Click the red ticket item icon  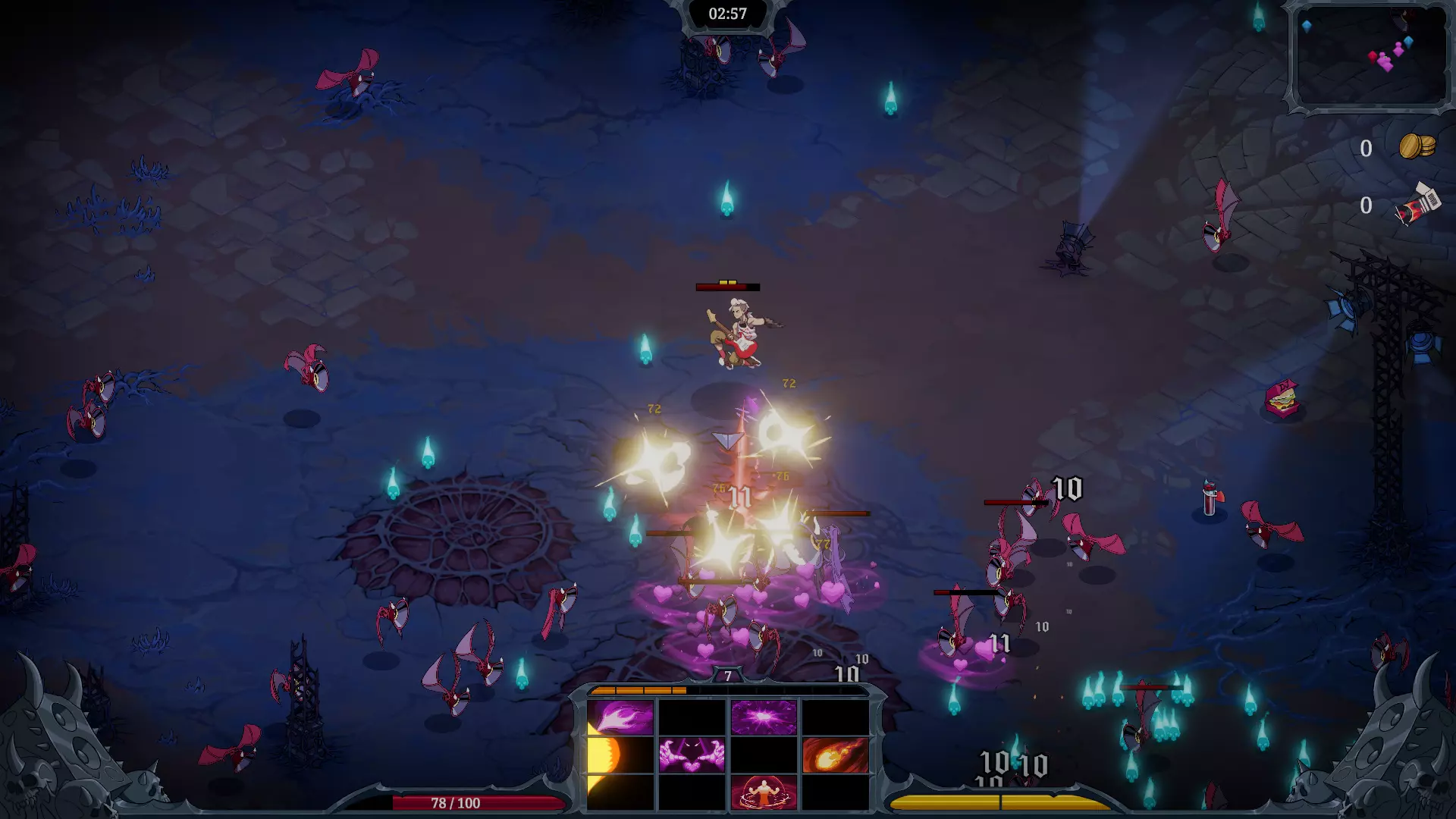point(1417,205)
